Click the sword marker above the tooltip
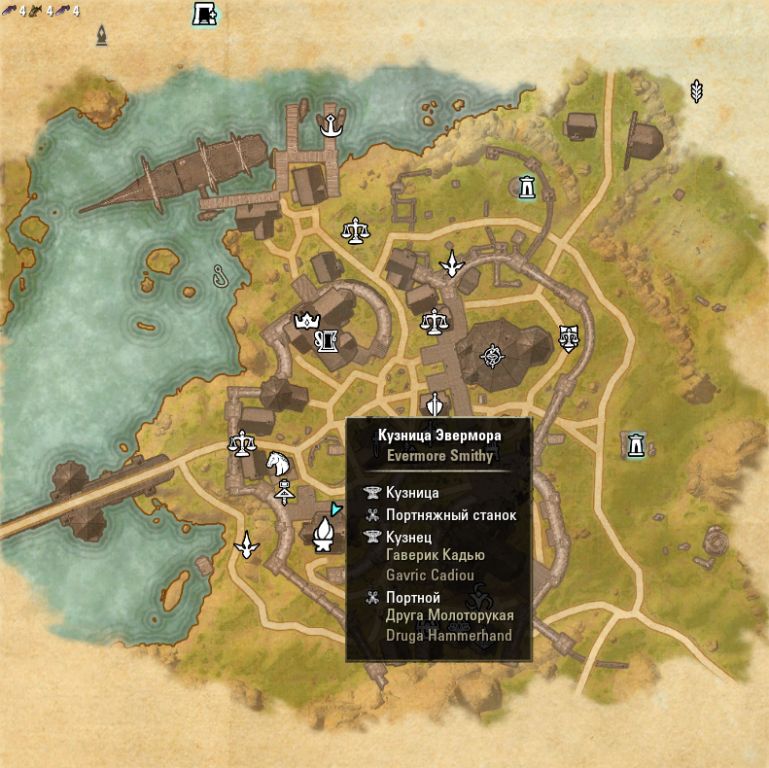Screen dimensions: 769x768 434,406
